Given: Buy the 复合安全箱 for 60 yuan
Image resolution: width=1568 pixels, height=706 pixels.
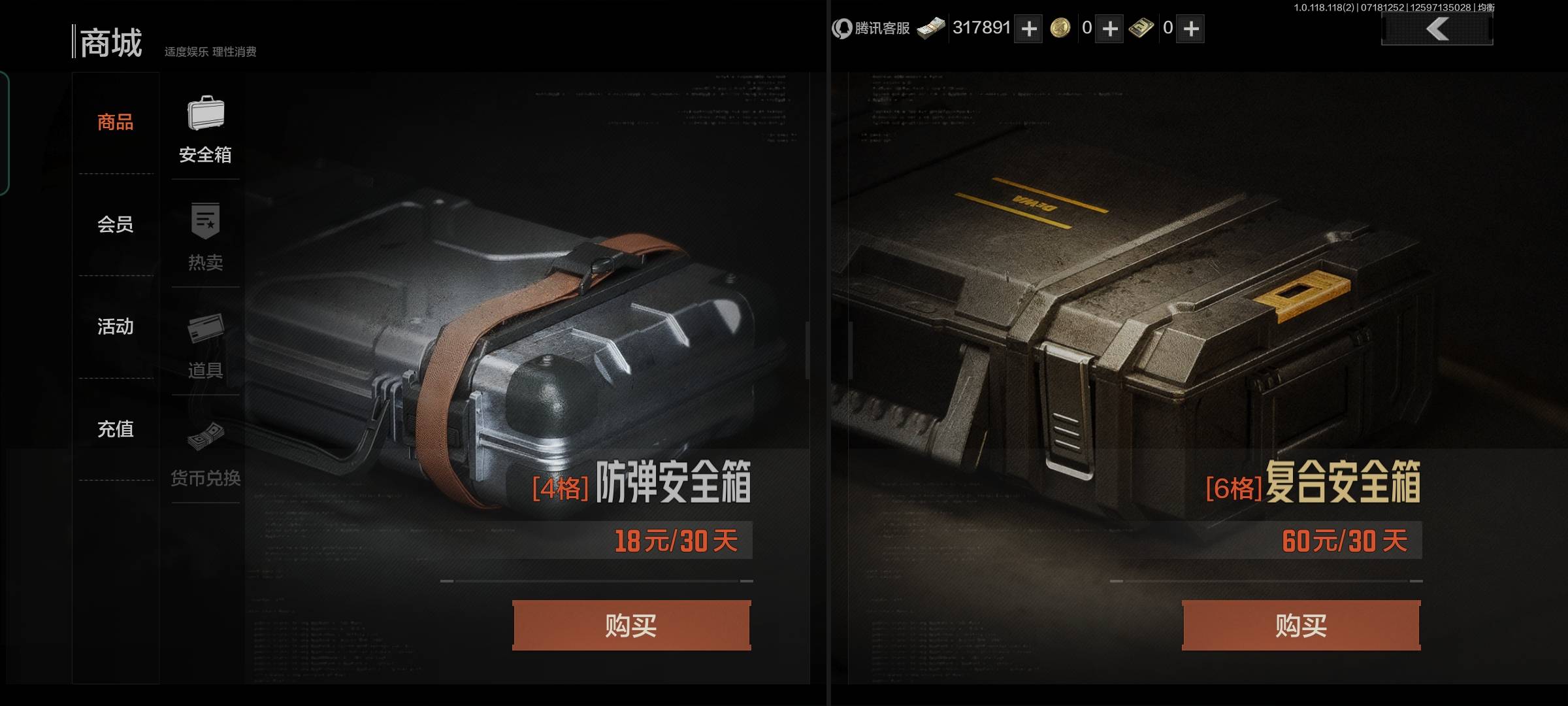Looking at the screenshot, I should (x=1300, y=624).
